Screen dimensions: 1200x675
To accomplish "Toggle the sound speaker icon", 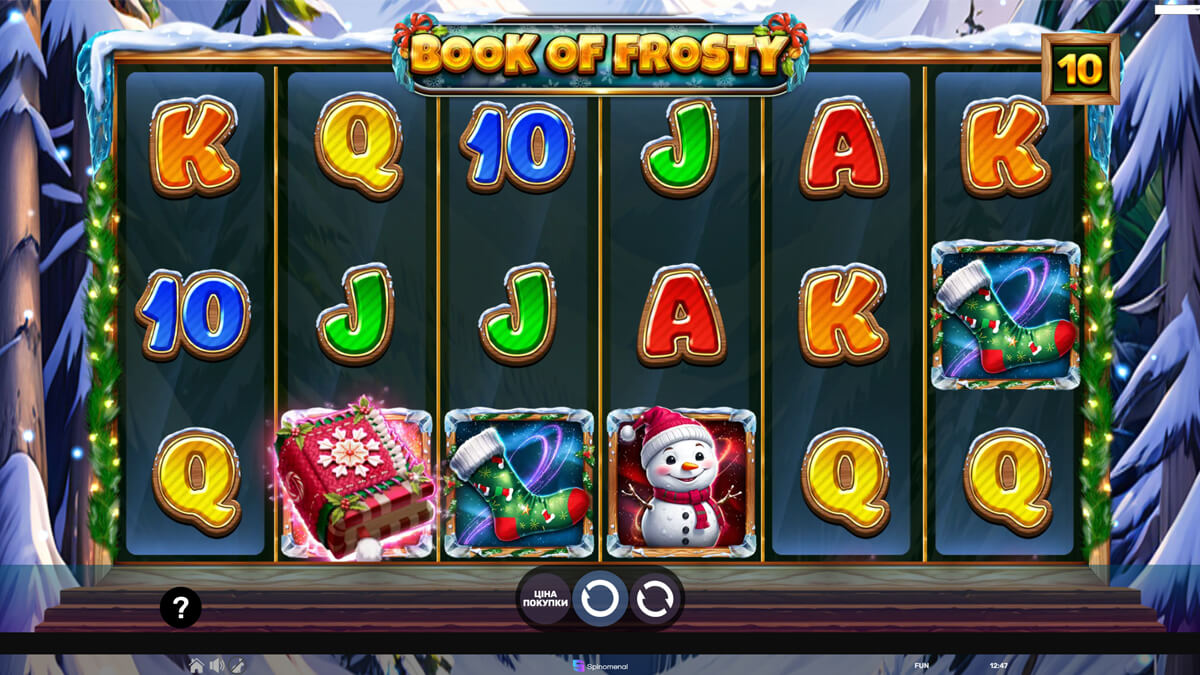I will (x=217, y=665).
